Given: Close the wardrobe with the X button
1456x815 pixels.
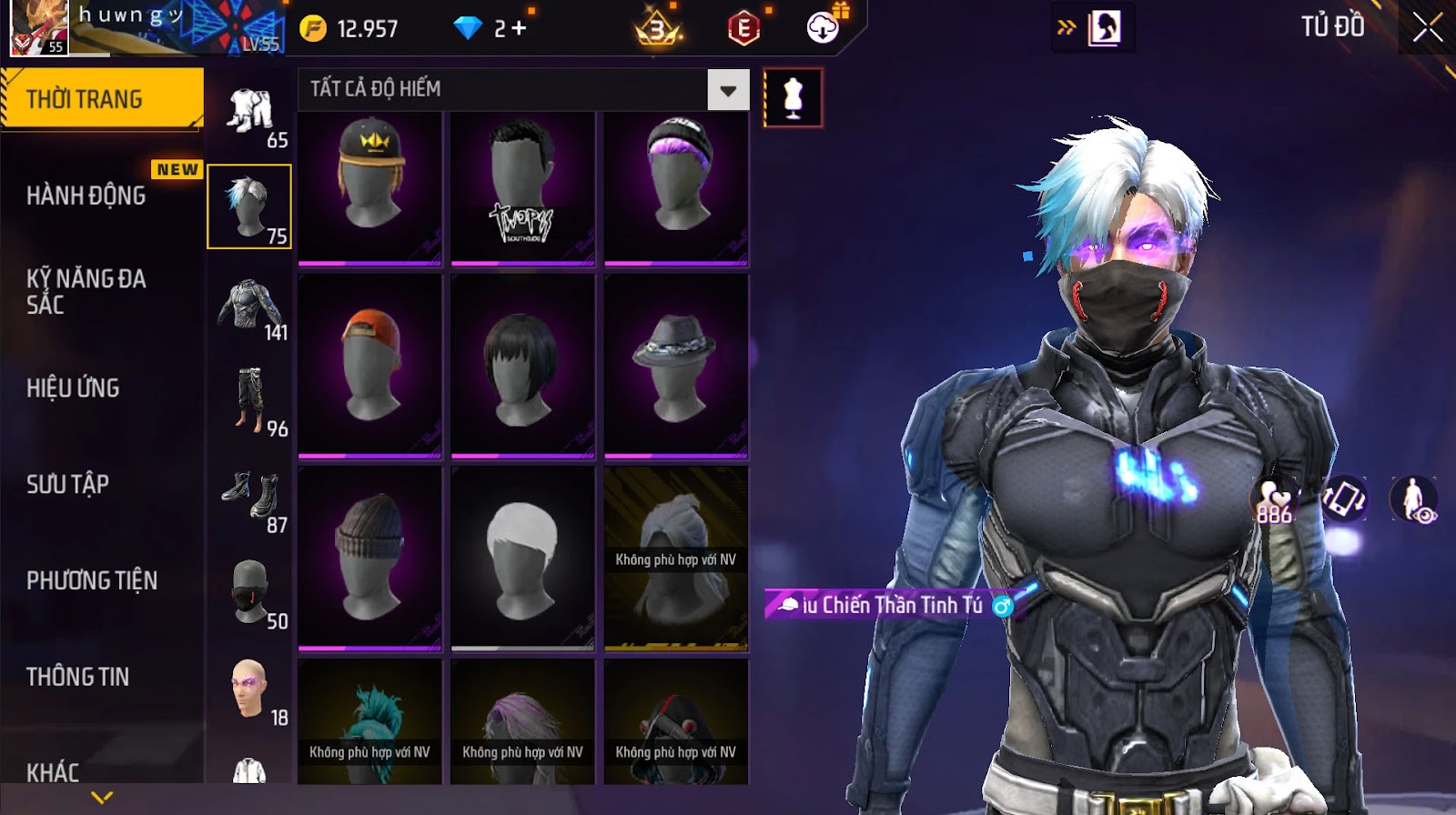Looking at the screenshot, I should pyautogui.click(x=1427, y=28).
